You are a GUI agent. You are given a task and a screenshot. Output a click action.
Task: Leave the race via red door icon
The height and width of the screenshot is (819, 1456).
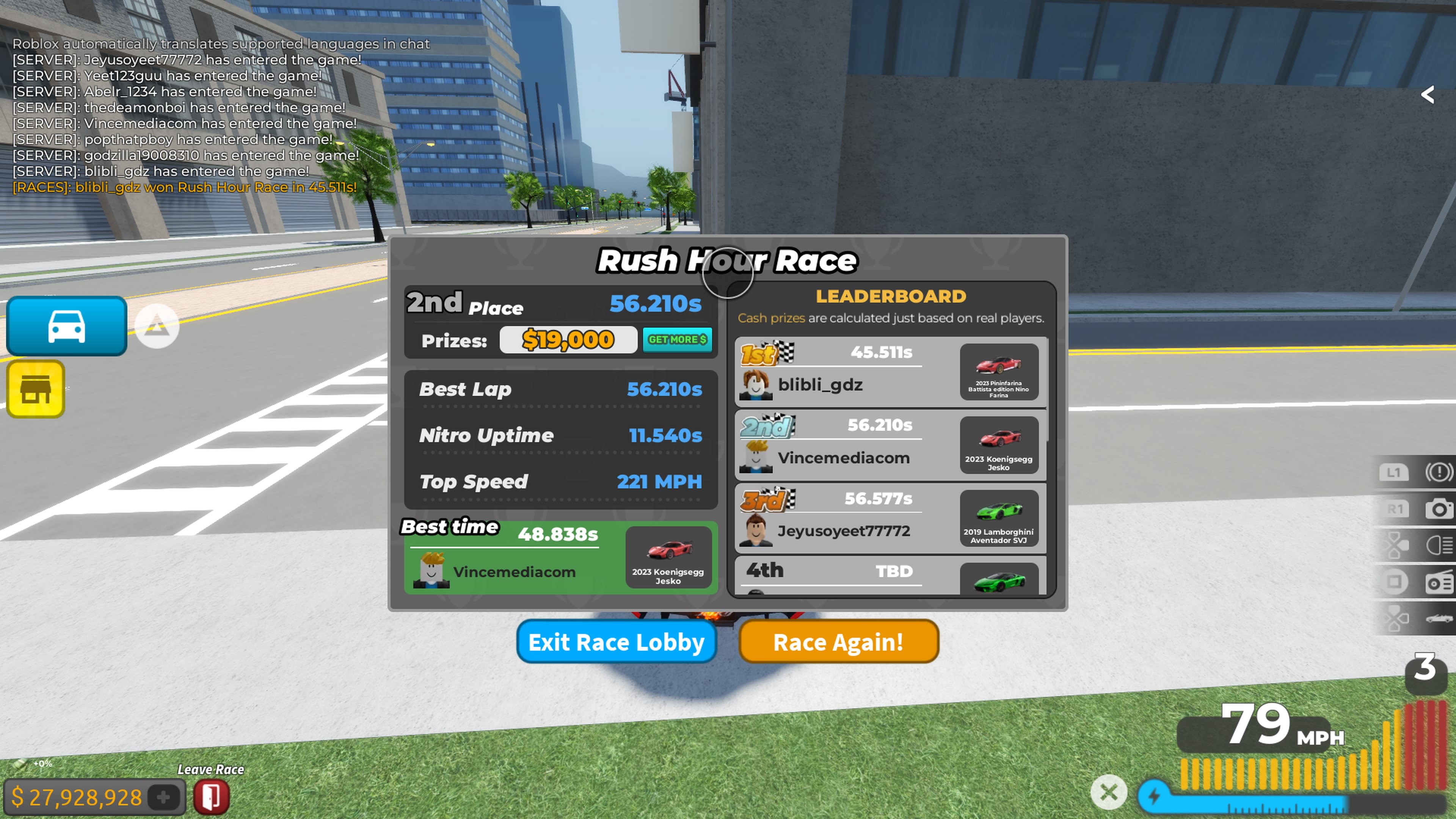click(212, 797)
